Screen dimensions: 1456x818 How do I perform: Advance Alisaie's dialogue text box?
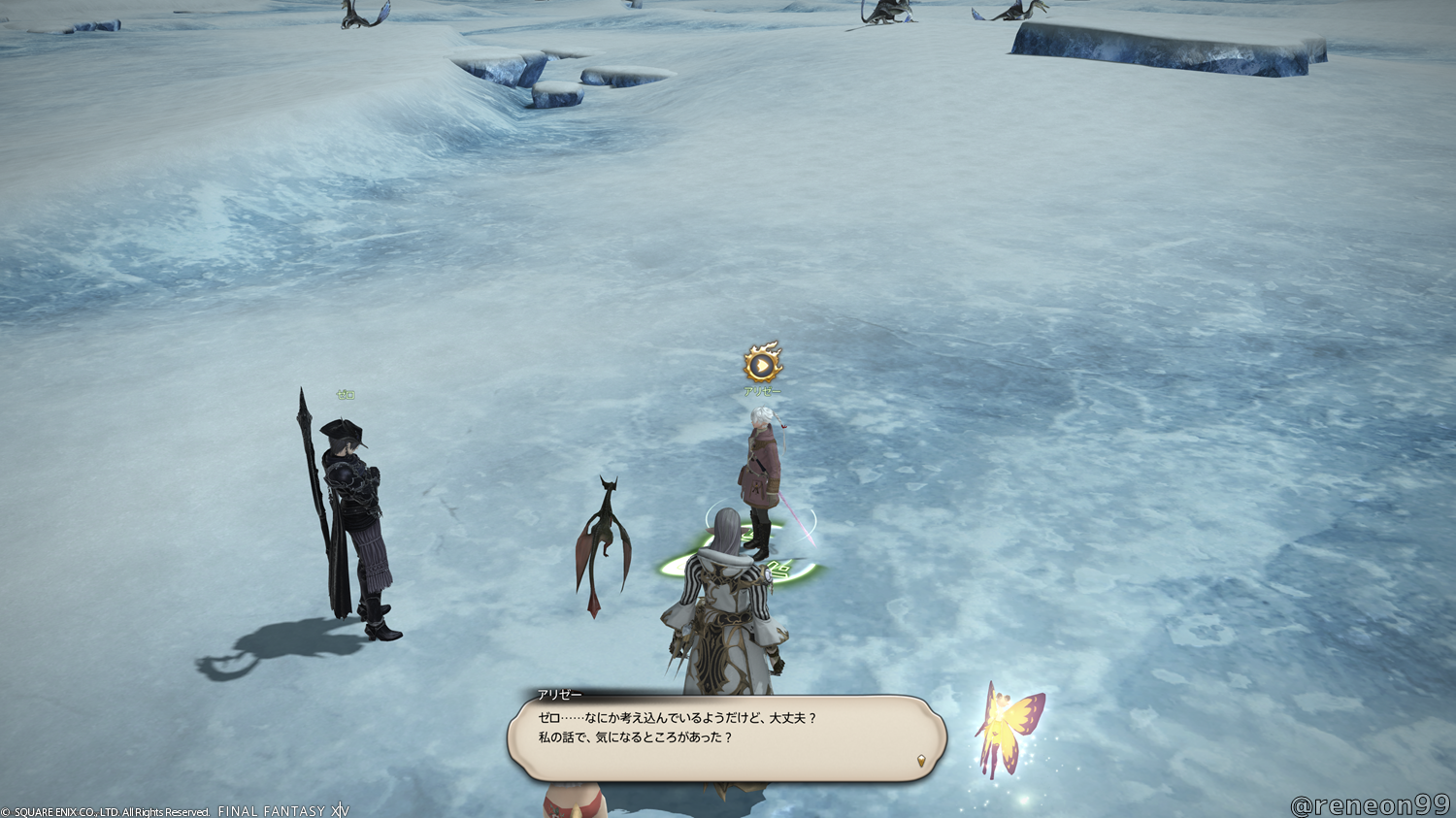(x=725, y=736)
